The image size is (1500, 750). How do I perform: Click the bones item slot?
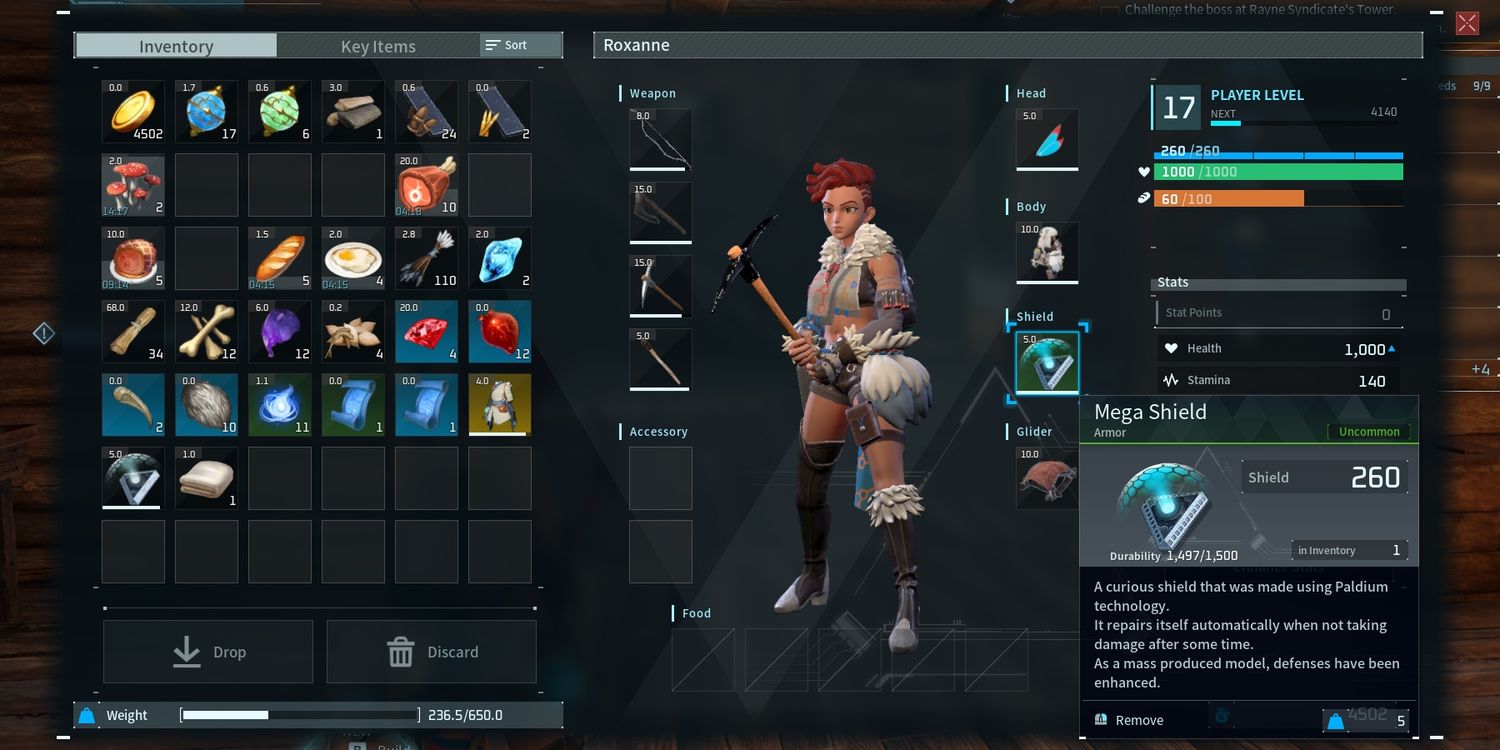[x=207, y=331]
